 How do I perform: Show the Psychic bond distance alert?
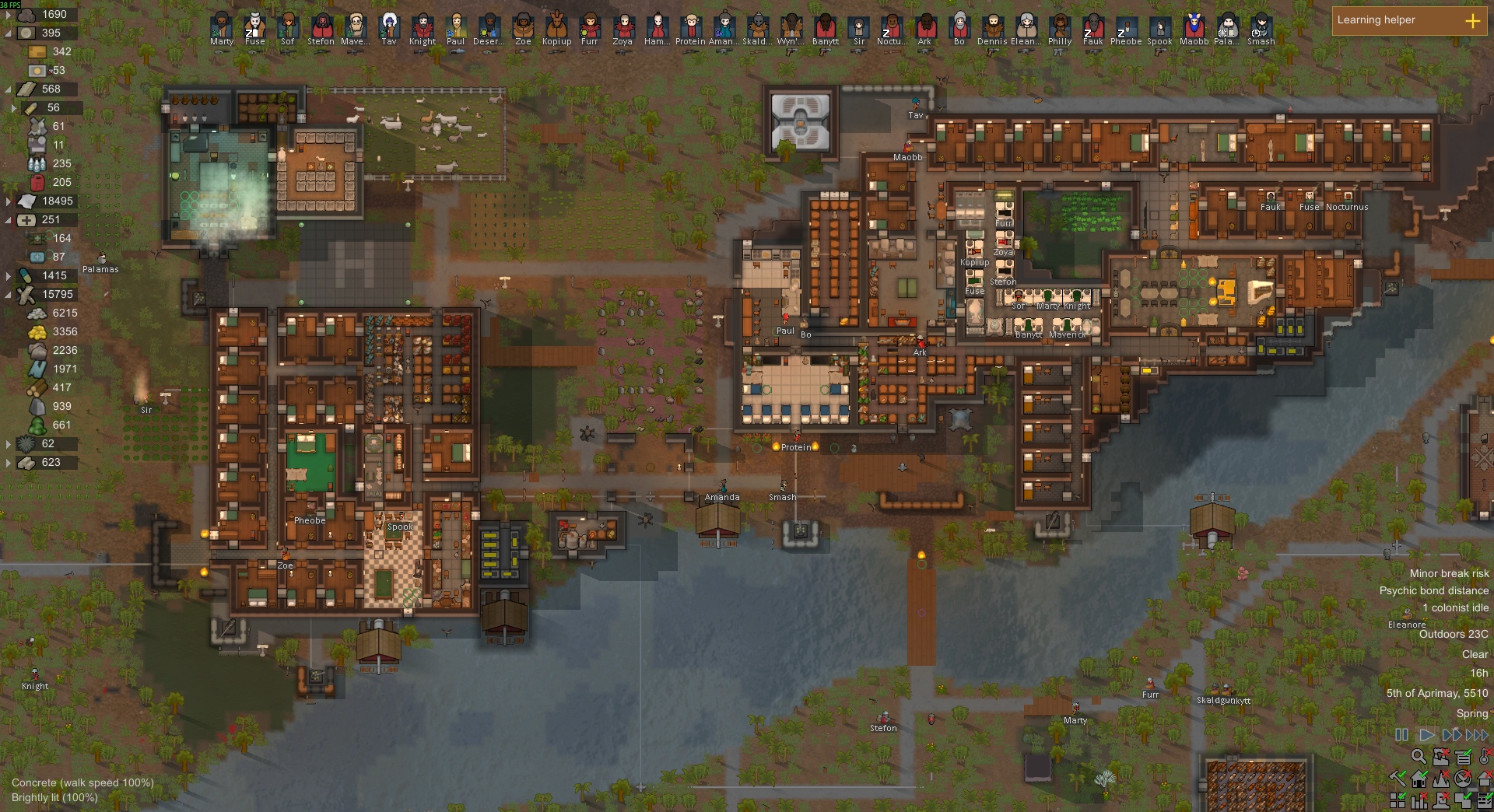click(x=1433, y=590)
